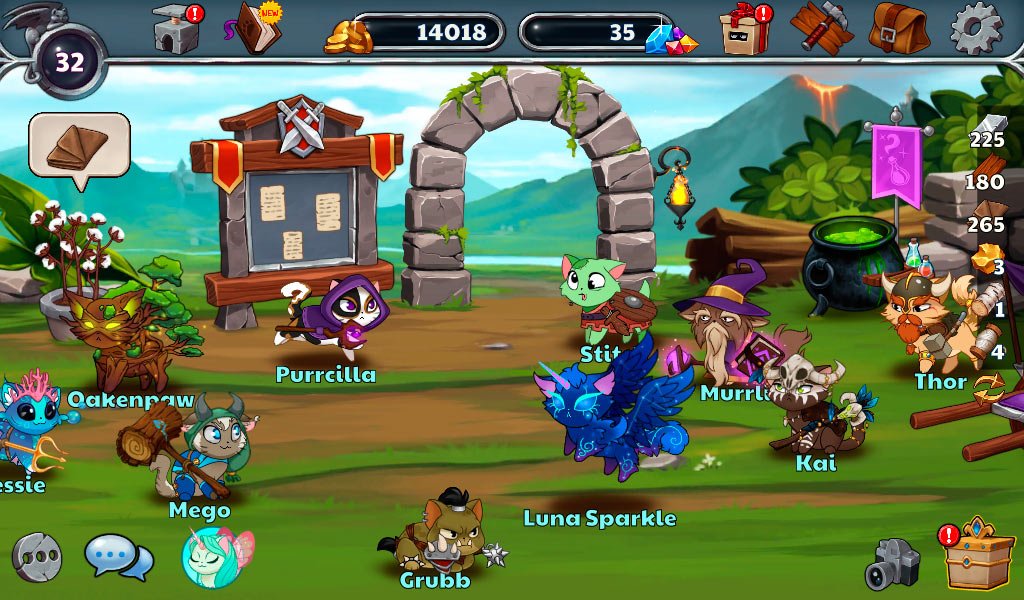Open the stone three-dots menu button
Image resolution: width=1024 pixels, height=600 pixels.
(x=37, y=557)
